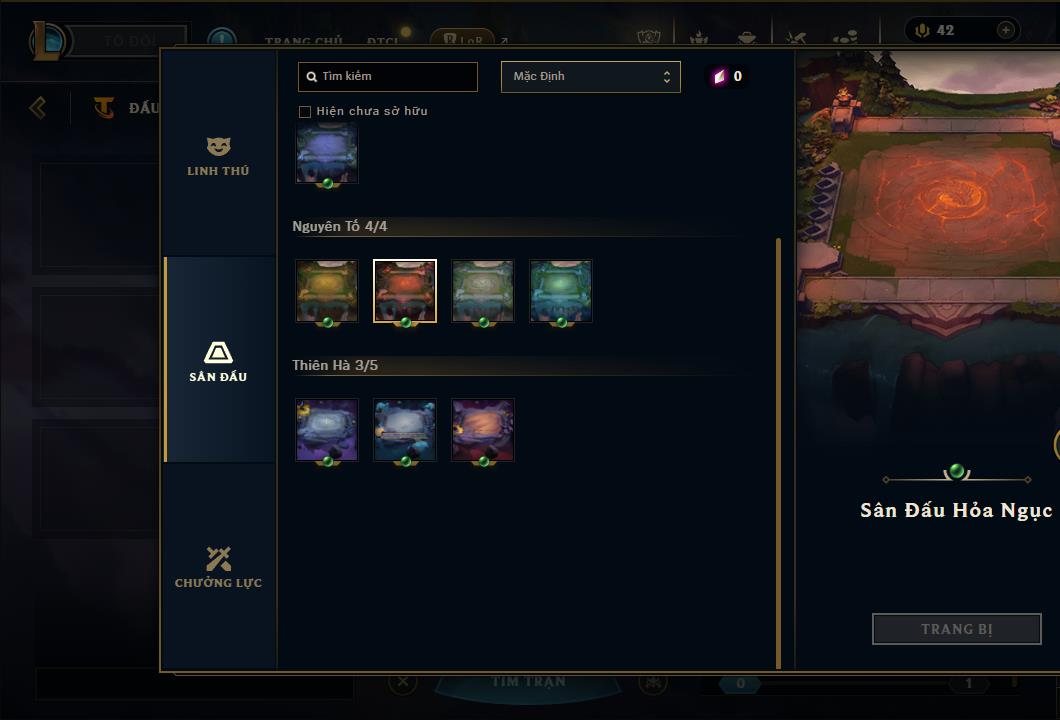Open the Mặc Định sort dropdown
Viewport: 1060px width, 720px height.
click(x=590, y=76)
